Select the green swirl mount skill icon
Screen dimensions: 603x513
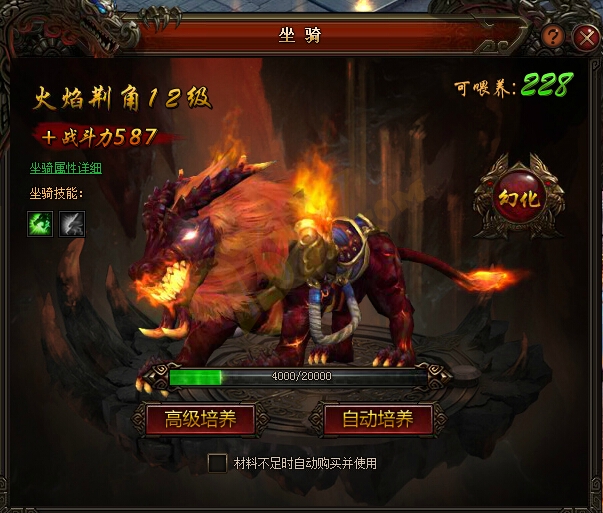[x=40, y=223]
